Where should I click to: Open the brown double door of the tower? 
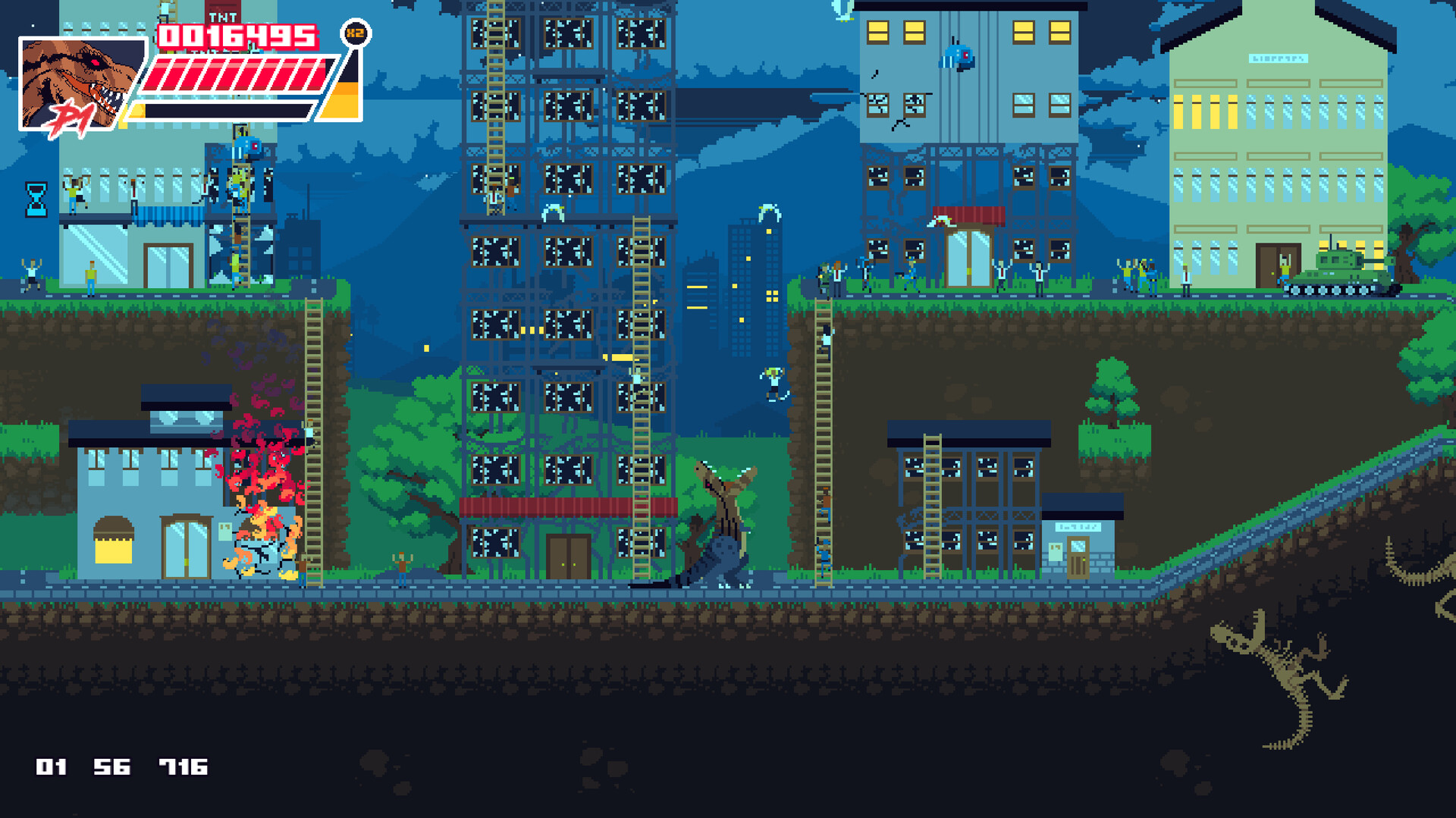tap(567, 557)
